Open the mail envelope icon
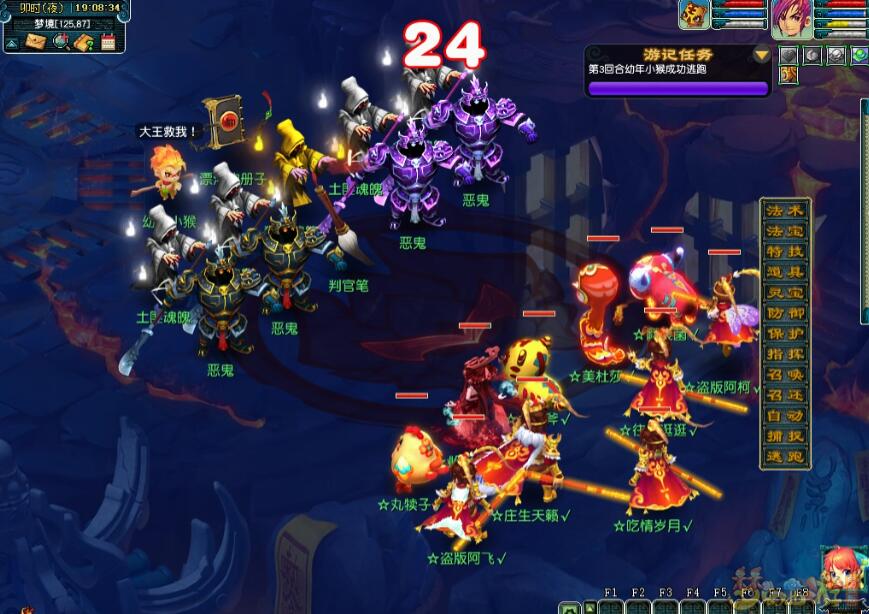The image size is (869, 614). tap(35, 42)
